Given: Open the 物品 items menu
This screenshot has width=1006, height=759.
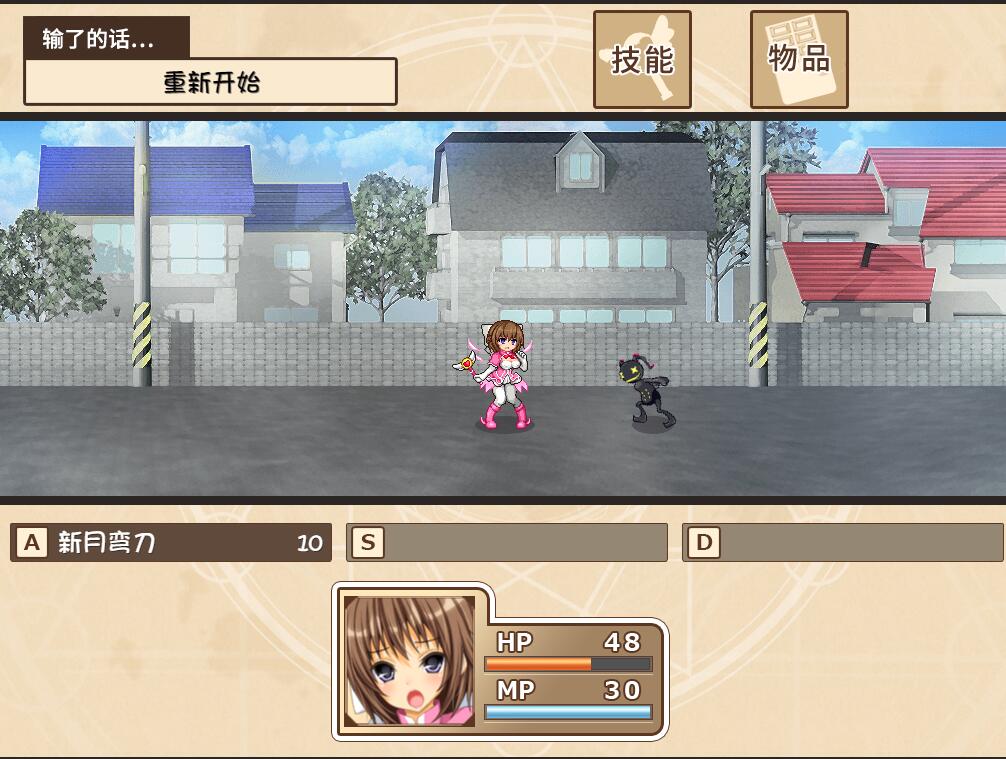Looking at the screenshot, I should (799, 60).
